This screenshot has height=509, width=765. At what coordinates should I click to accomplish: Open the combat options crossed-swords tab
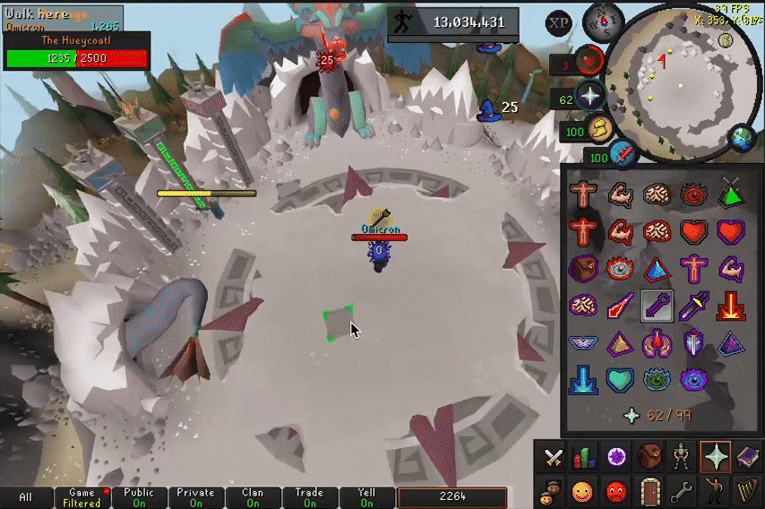(x=553, y=458)
